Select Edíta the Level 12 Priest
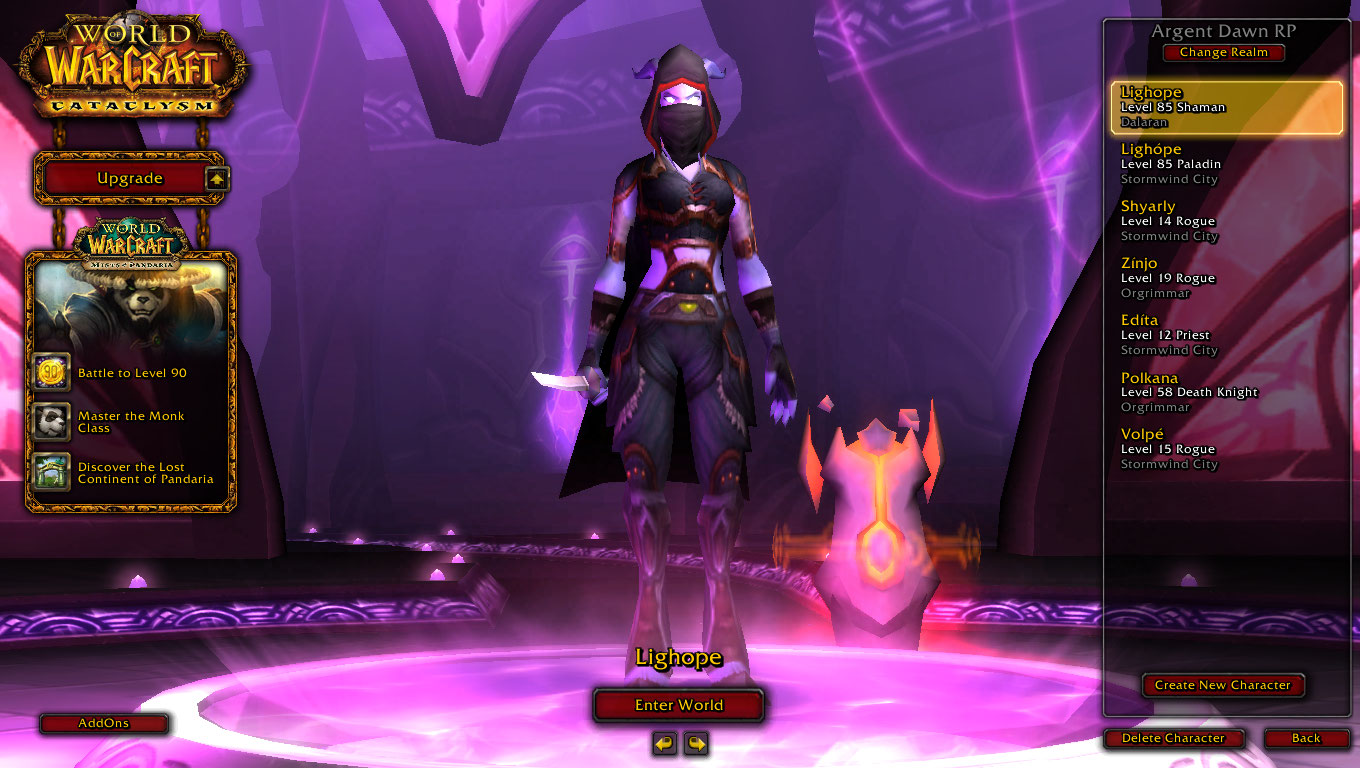The image size is (1360, 768). pyautogui.click(x=1226, y=335)
